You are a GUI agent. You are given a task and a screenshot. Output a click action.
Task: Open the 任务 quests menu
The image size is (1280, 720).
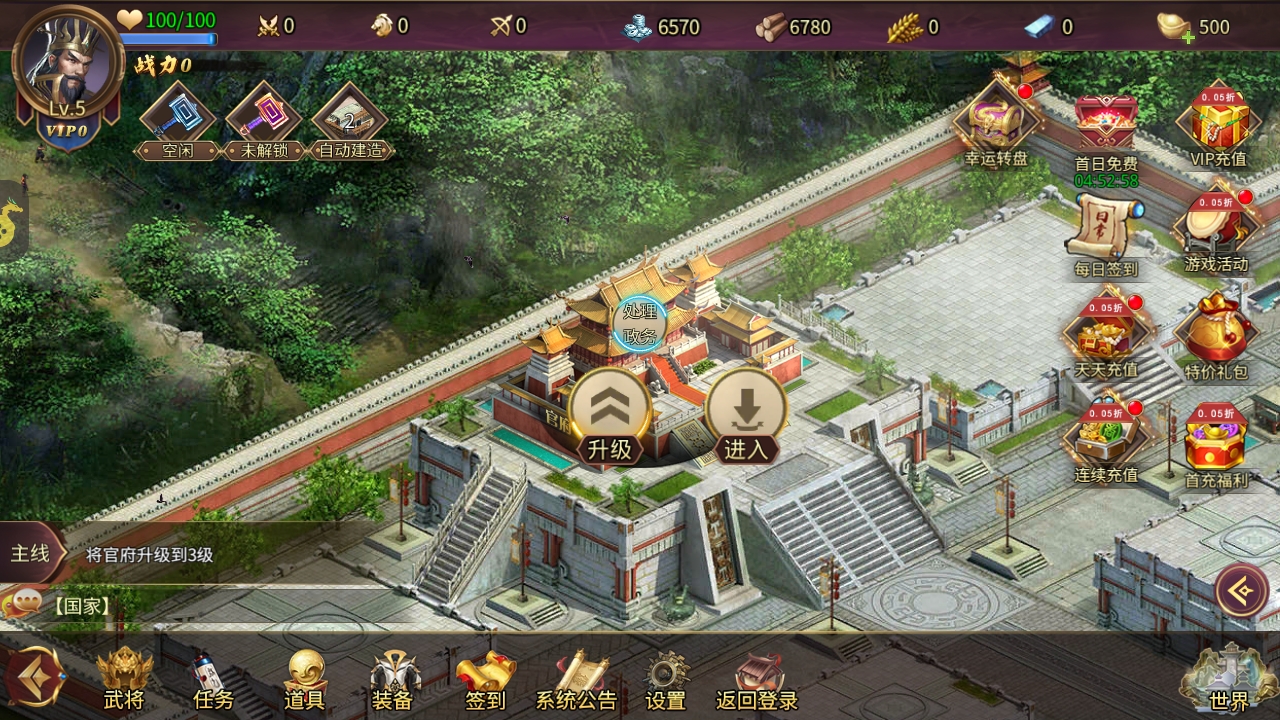tap(212, 680)
